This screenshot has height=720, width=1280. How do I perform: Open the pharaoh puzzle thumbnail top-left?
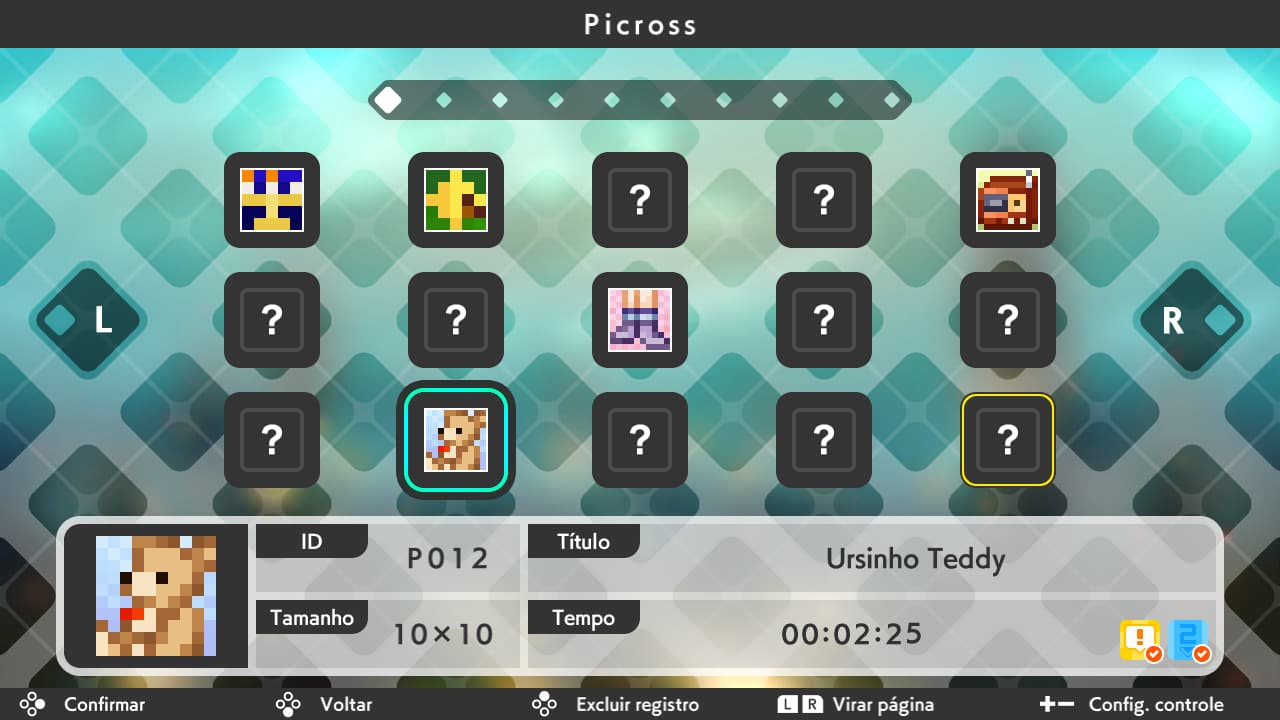pos(271,200)
